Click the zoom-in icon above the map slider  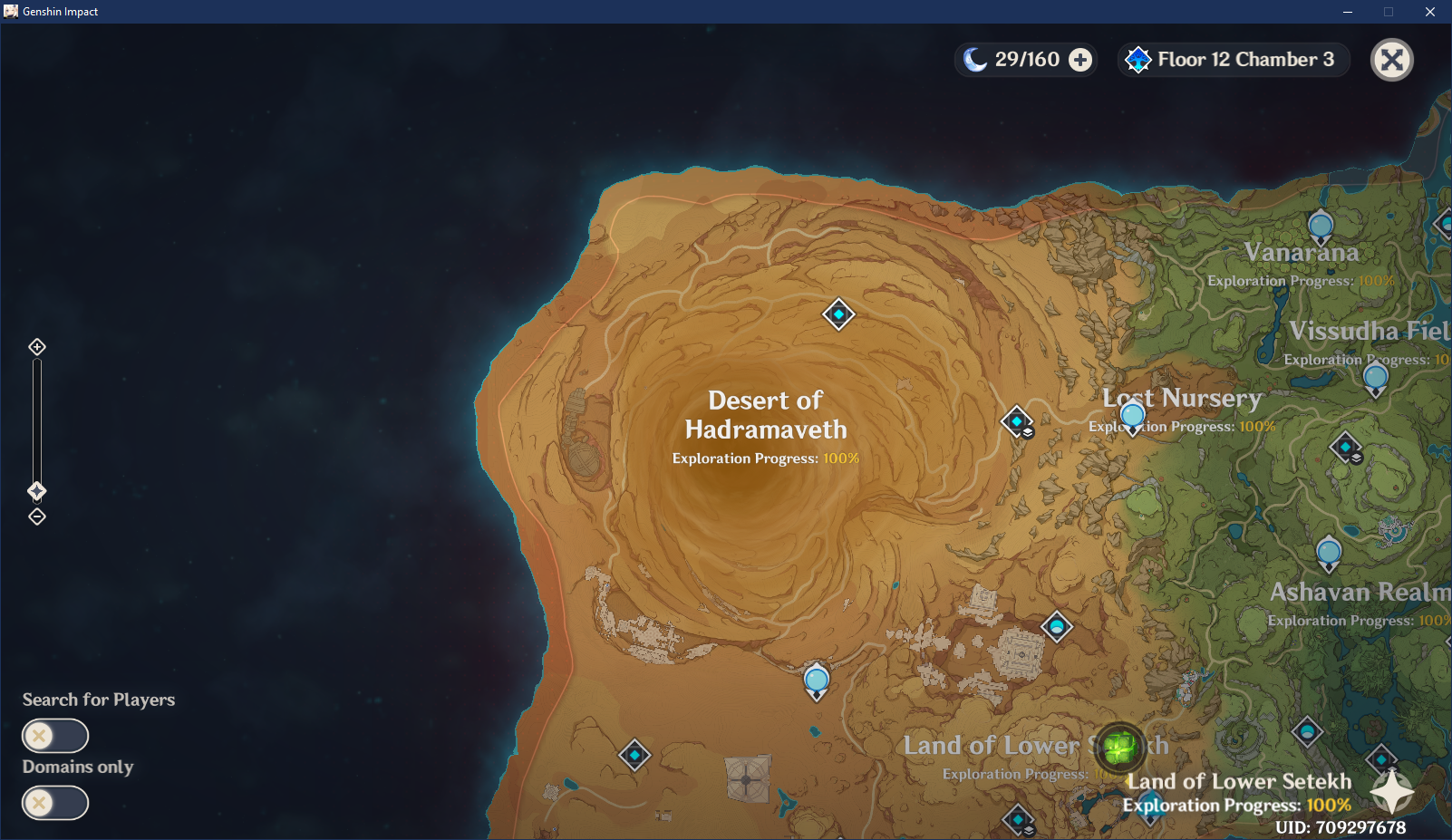pos(37,346)
